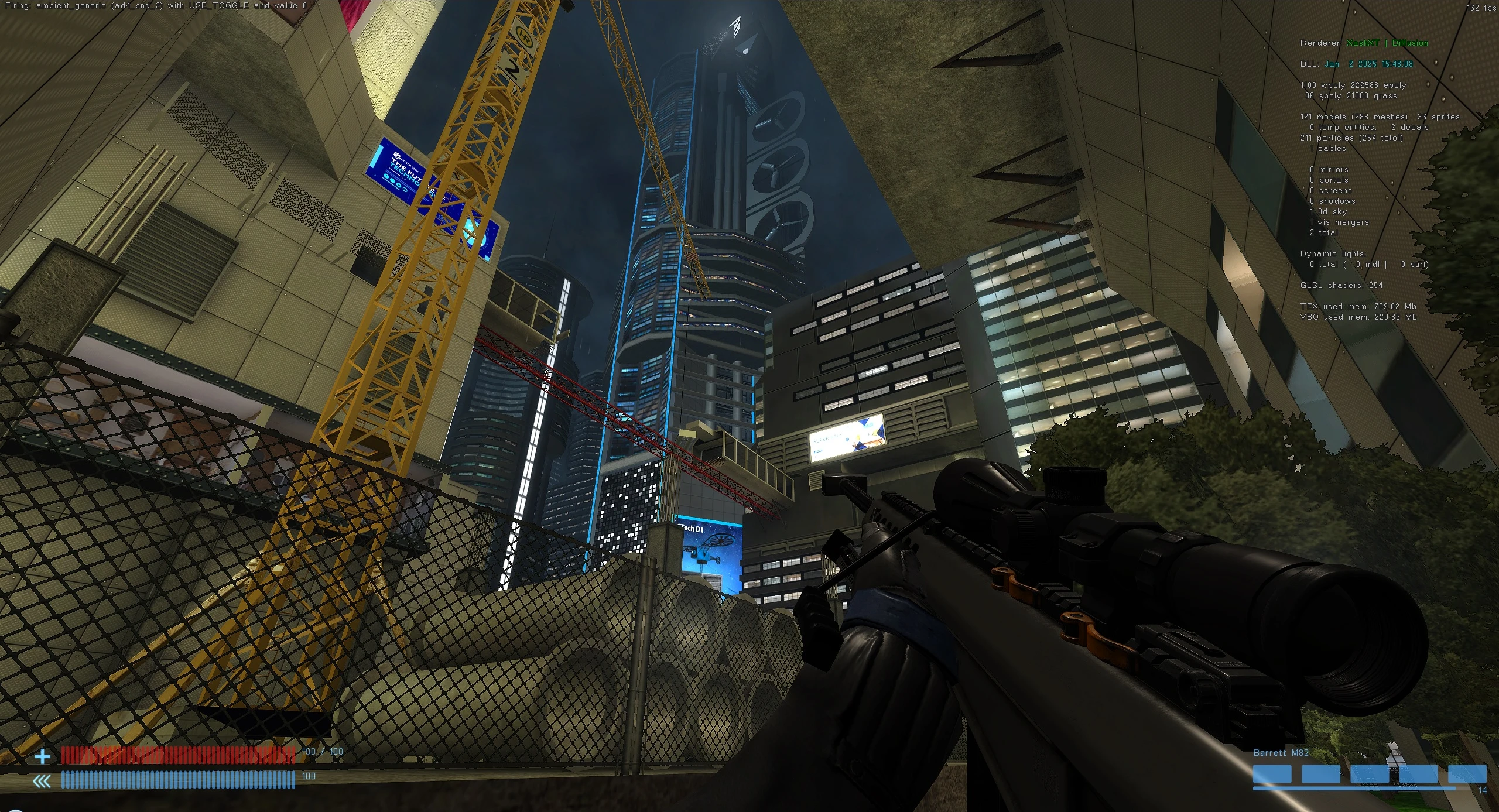Click the 100/100 health counter text

[321, 751]
